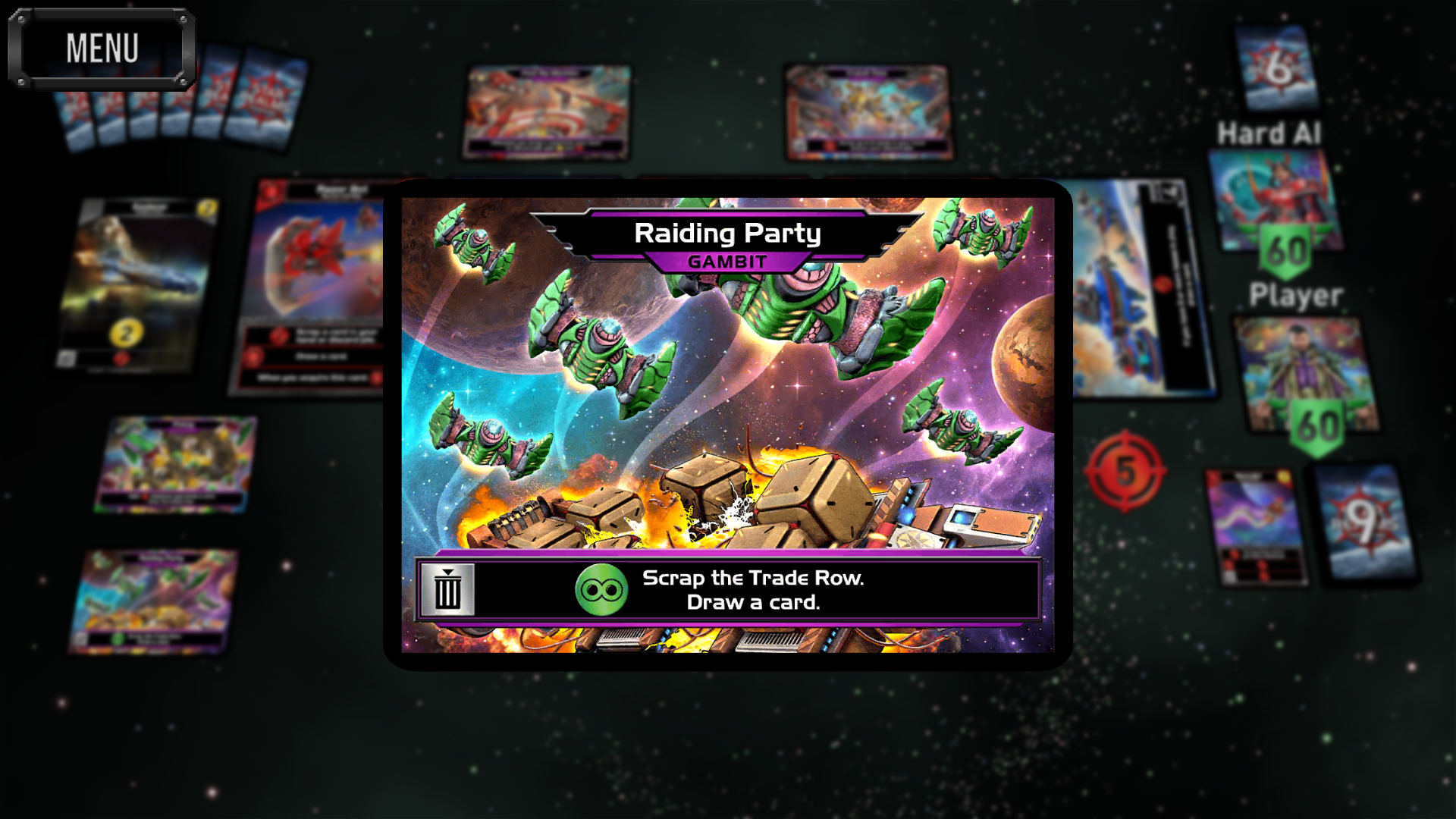
Task: Open the MENU
Action: (102, 48)
